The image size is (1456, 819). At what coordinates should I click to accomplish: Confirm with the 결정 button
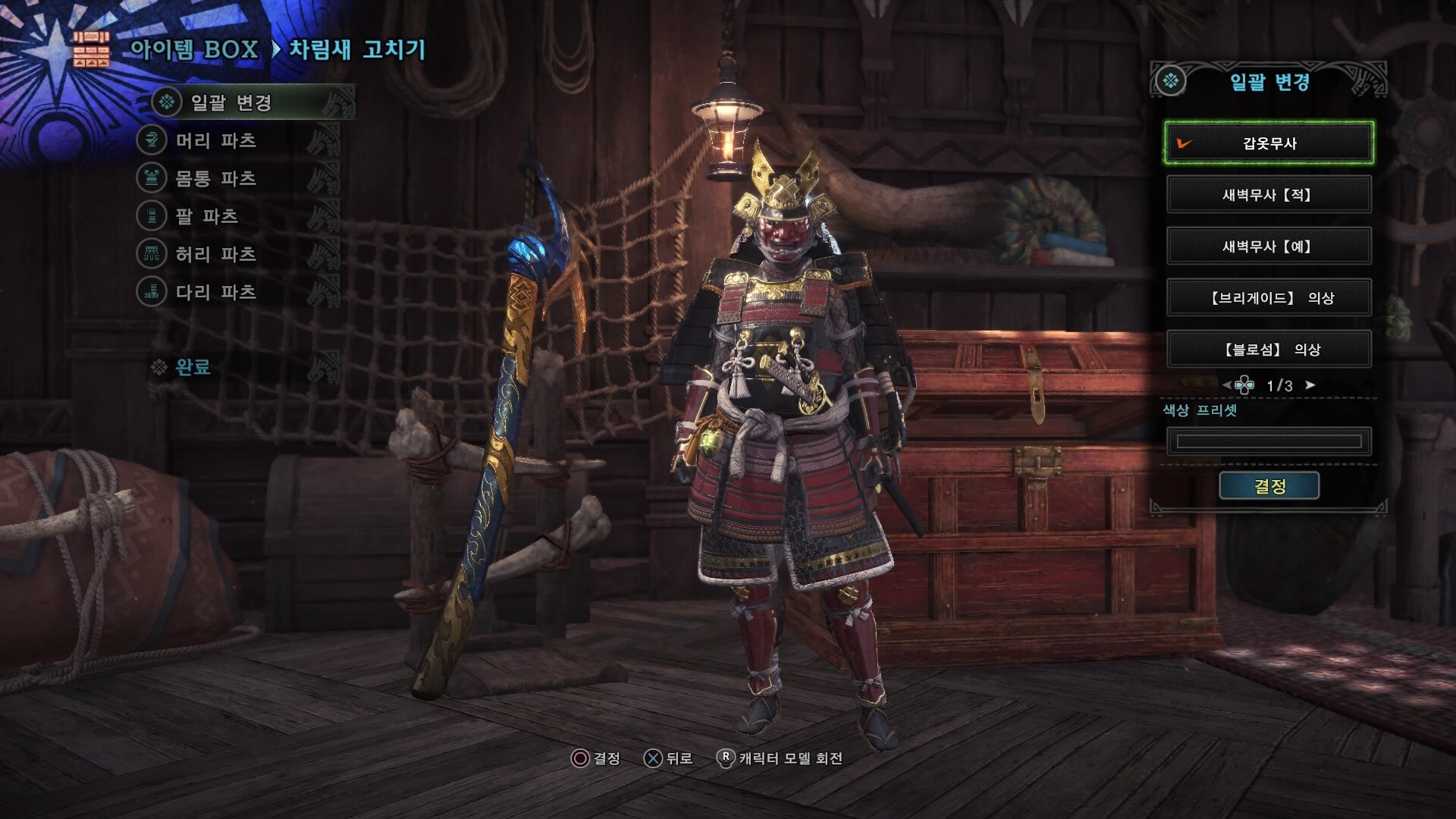point(1269,486)
